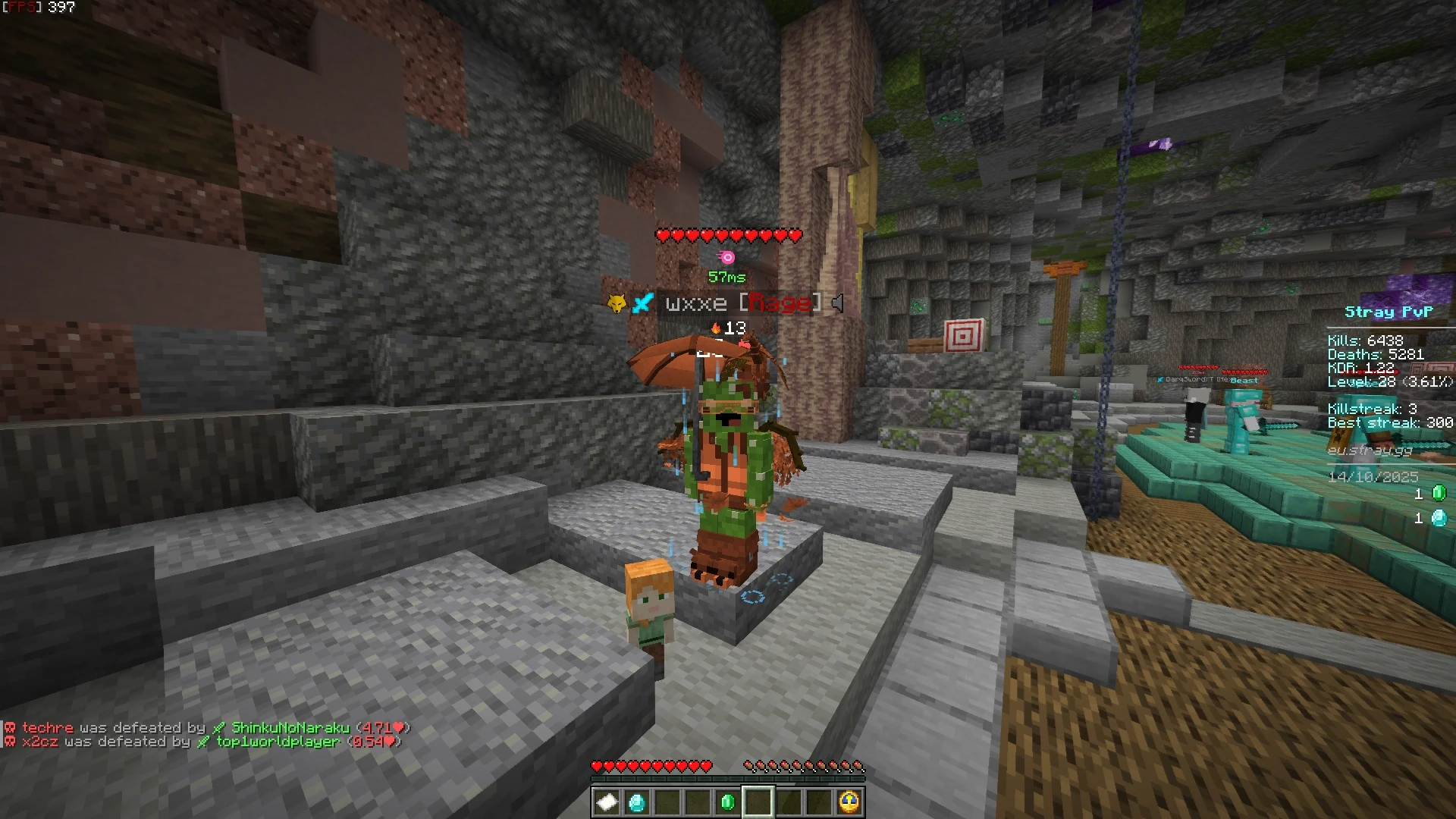
Task: Click the highlighted empty hotbar slot
Action: click(x=758, y=802)
